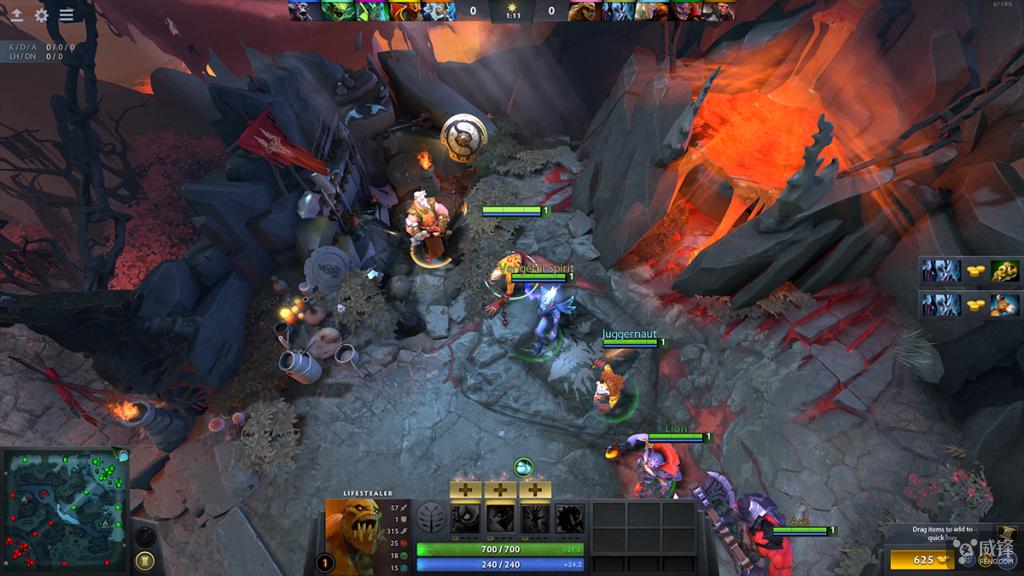Image resolution: width=1024 pixels, height=576 pixels.
Task: Click the glowing blue orb icon above abilities
Action: tap(523, 466)
